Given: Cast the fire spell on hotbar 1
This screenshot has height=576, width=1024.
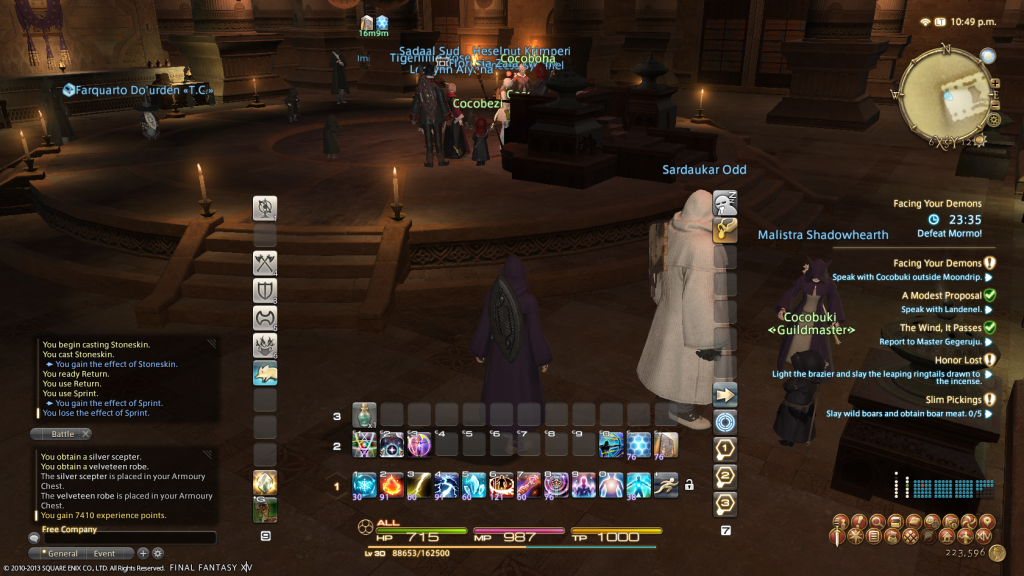Looking at the screenshot, I should (391, 485).
